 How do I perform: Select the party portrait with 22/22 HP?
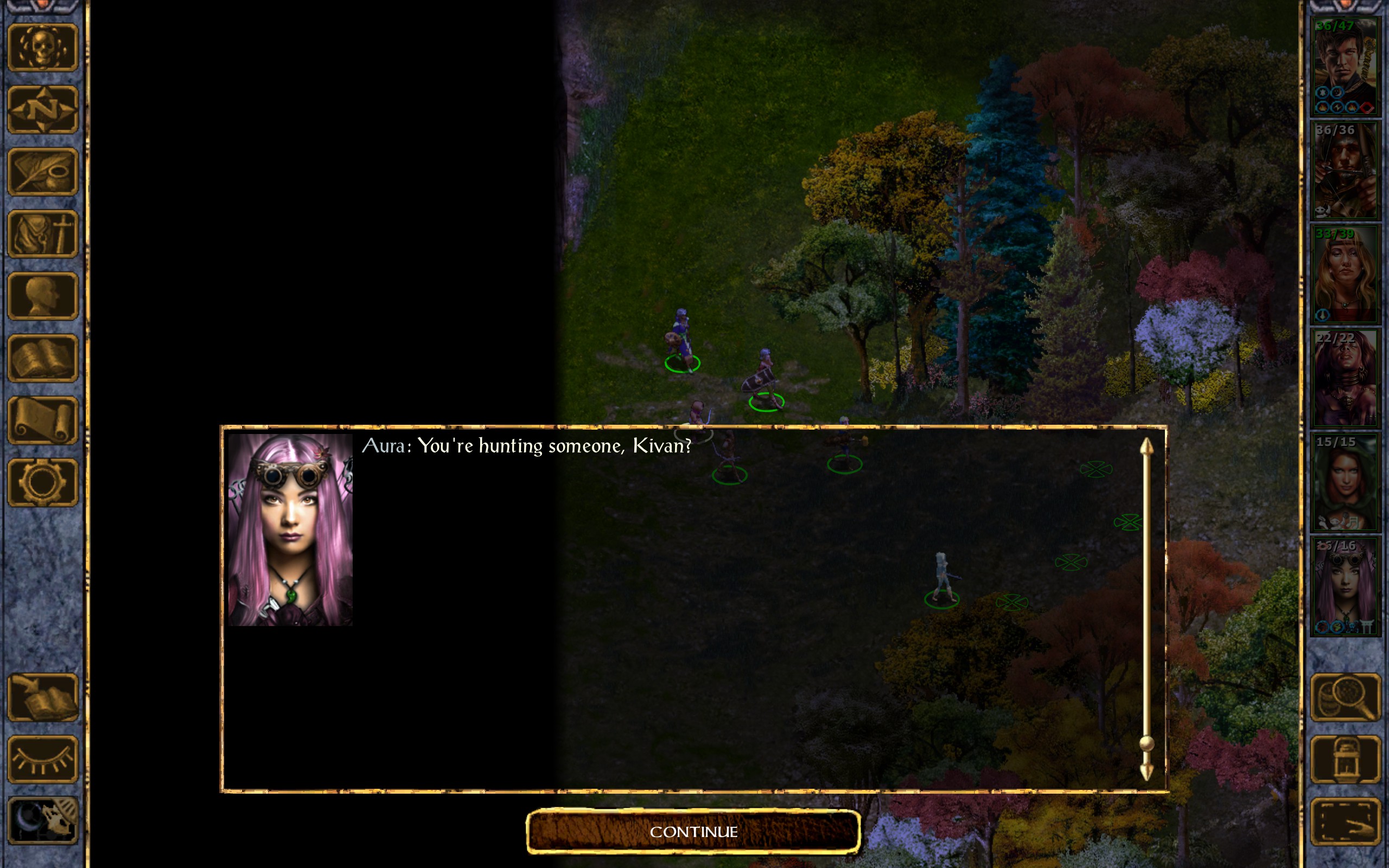pos(1344,378)
